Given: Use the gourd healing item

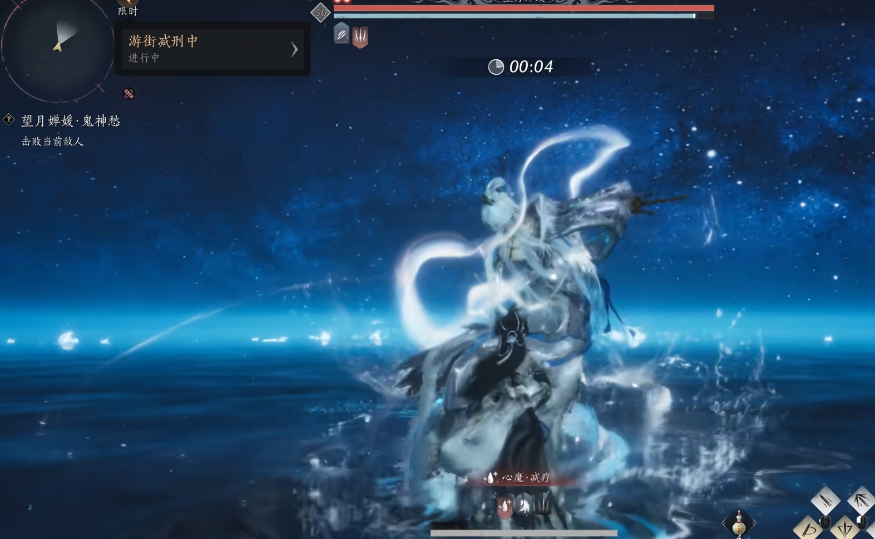Looking at the screenshot, I should [739, 522].
